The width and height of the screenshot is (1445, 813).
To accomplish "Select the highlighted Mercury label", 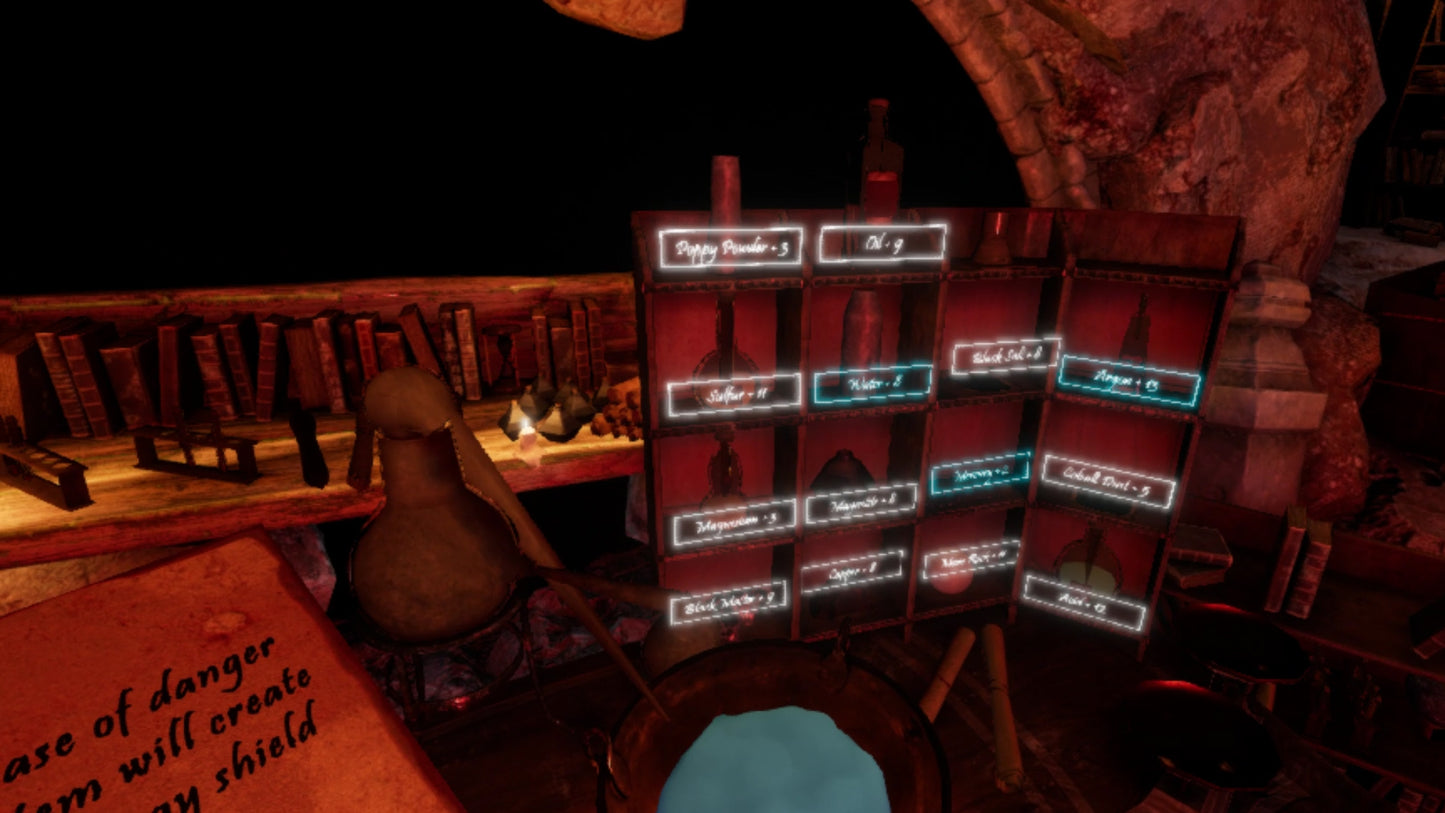I will (x=979, y=474).
